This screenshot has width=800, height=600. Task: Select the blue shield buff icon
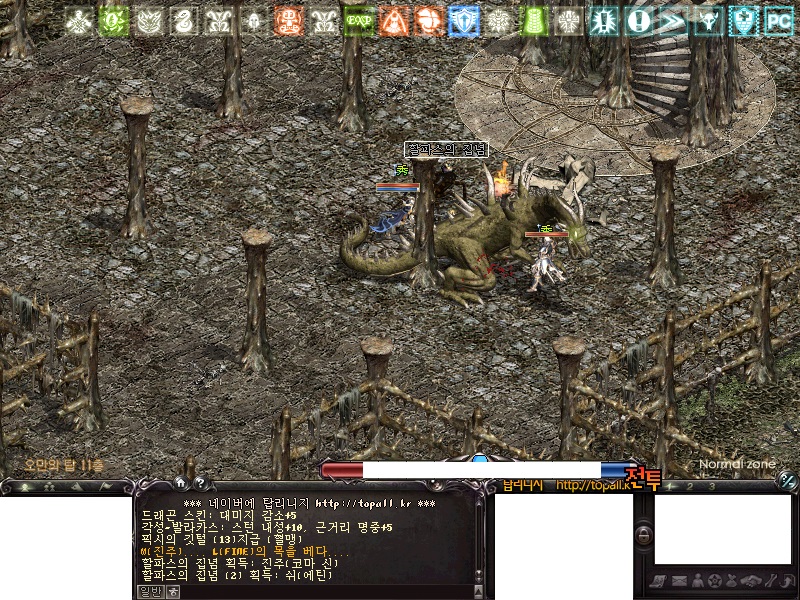pos(463,20)
